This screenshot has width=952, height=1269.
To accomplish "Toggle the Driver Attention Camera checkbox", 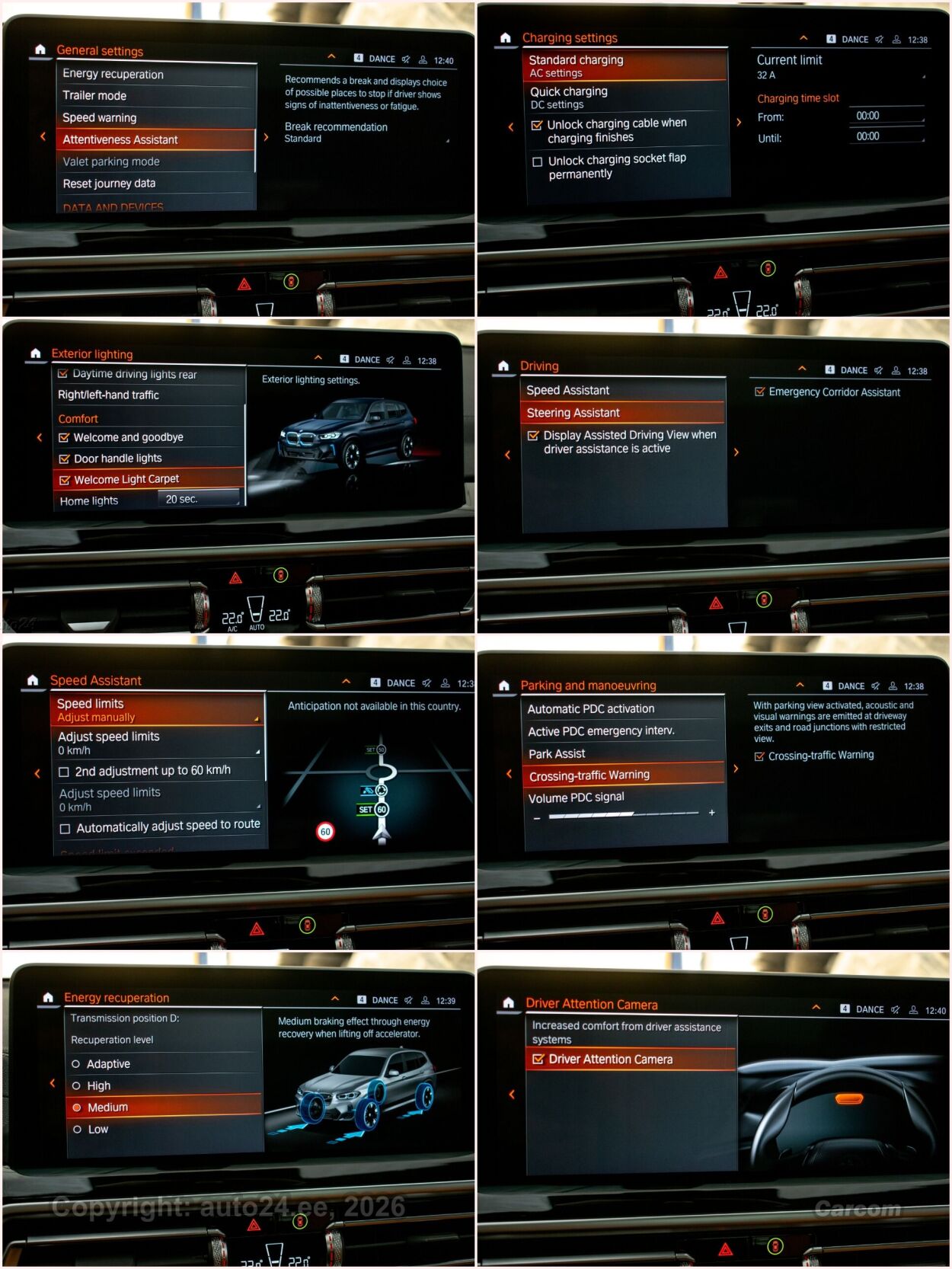I will coord(538,1060).
